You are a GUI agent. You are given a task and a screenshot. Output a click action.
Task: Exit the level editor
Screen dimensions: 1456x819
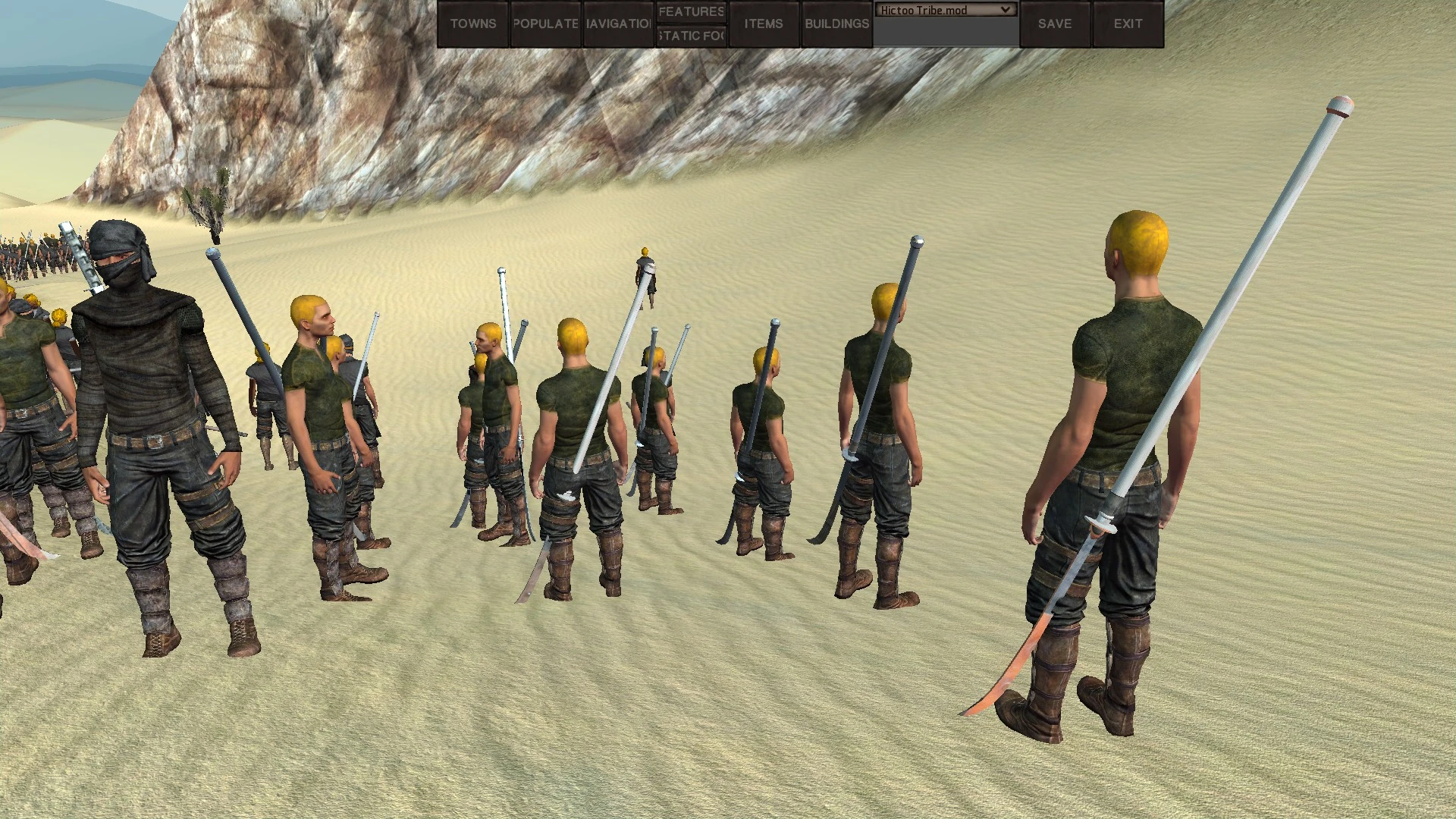pos(1128,24)
